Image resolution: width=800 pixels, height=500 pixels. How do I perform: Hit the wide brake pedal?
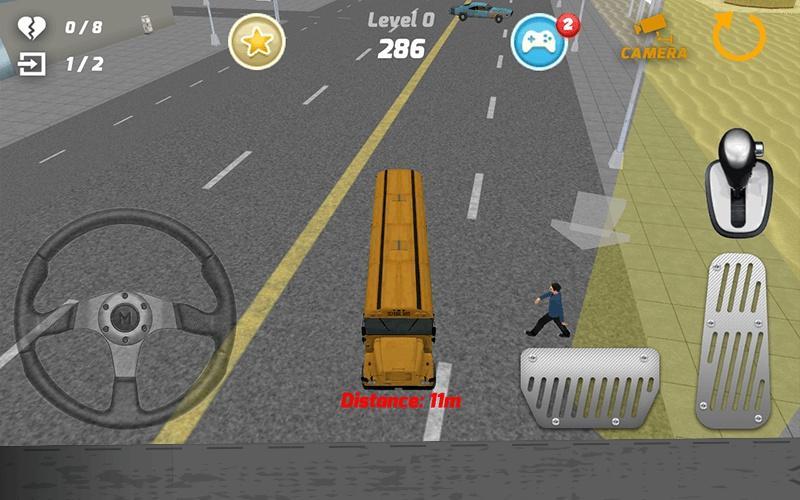click(x=589, y=388)
